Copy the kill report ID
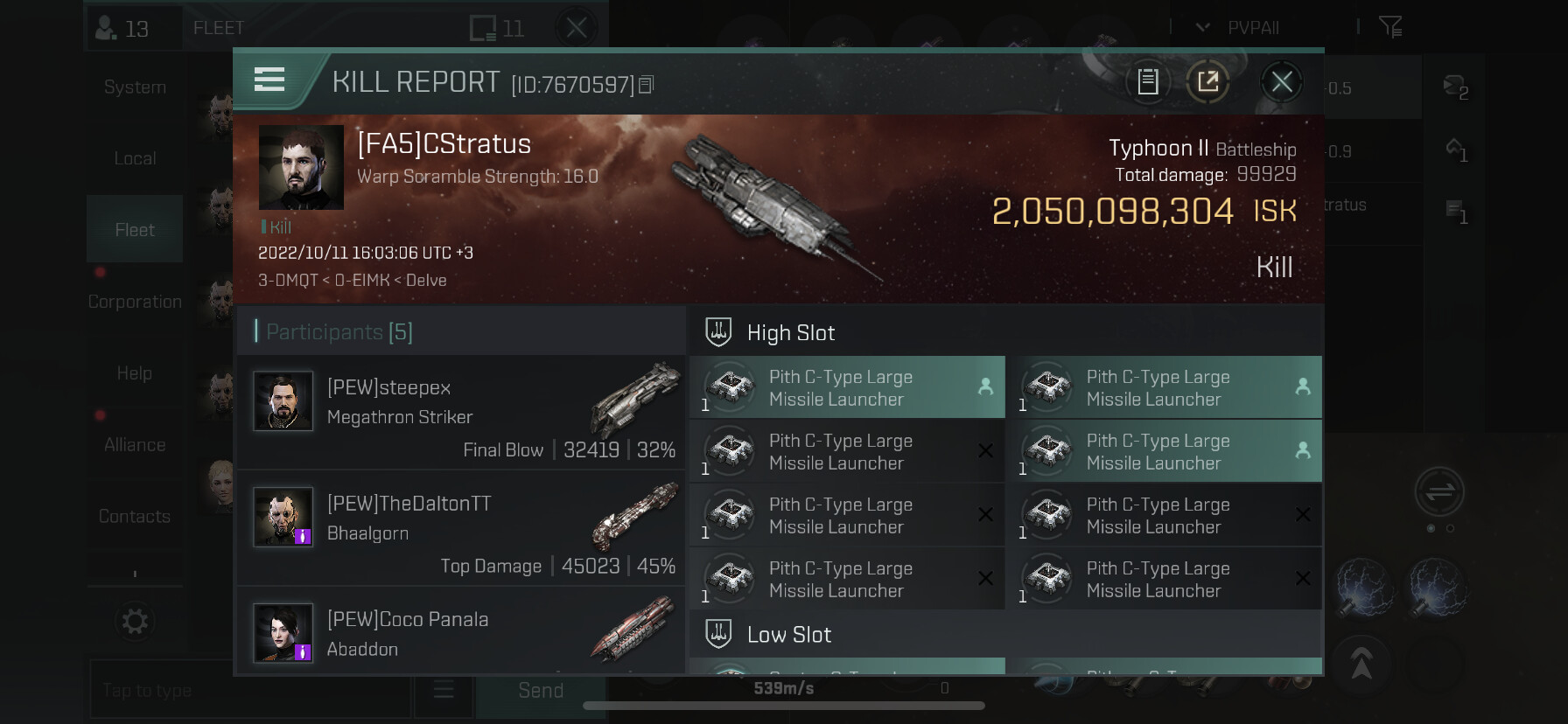Image resolution: width=1568 pixels, height=724 pixels. (x=647, y=85)
